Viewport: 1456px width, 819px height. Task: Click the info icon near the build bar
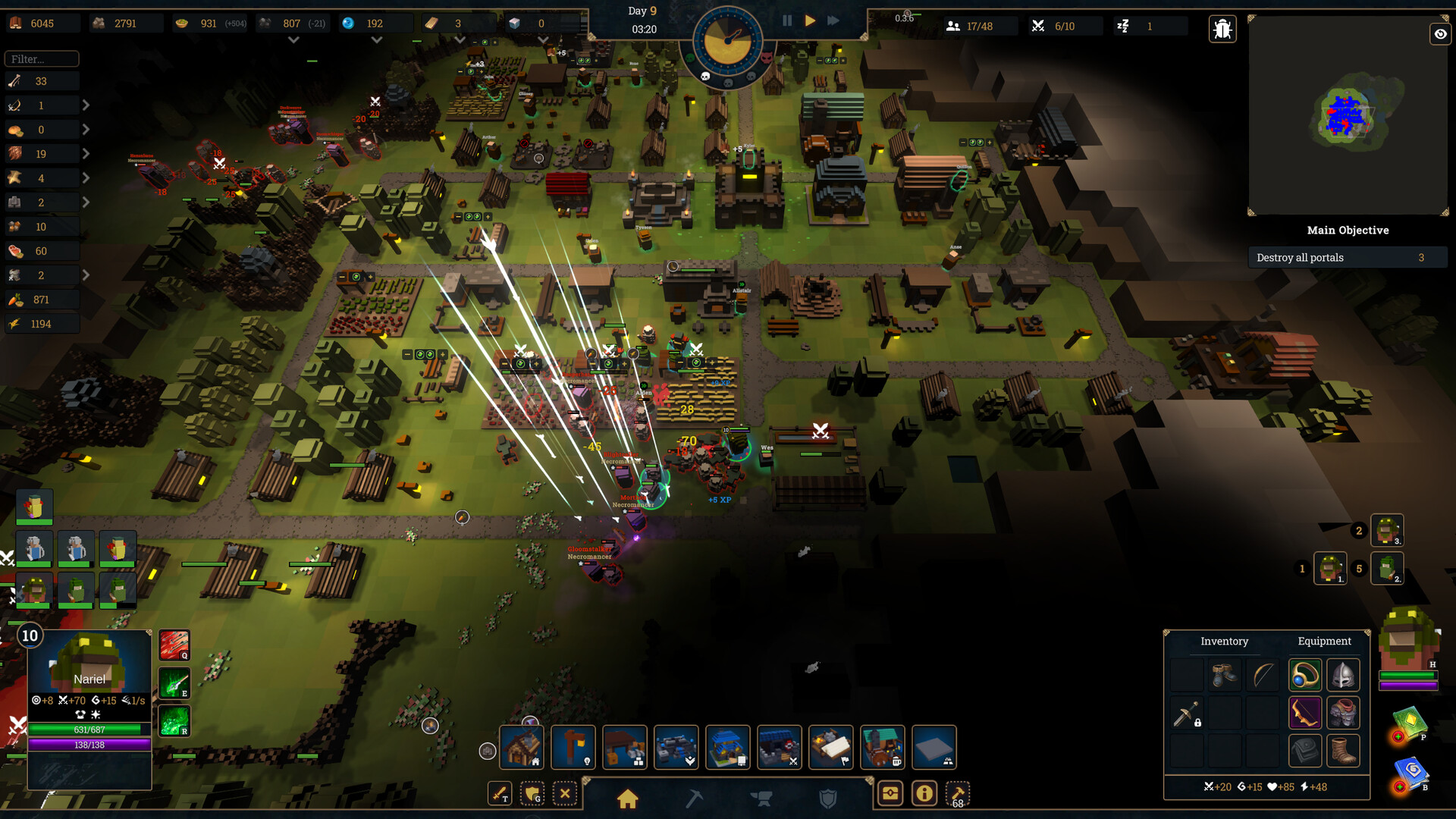click(924, 793)
